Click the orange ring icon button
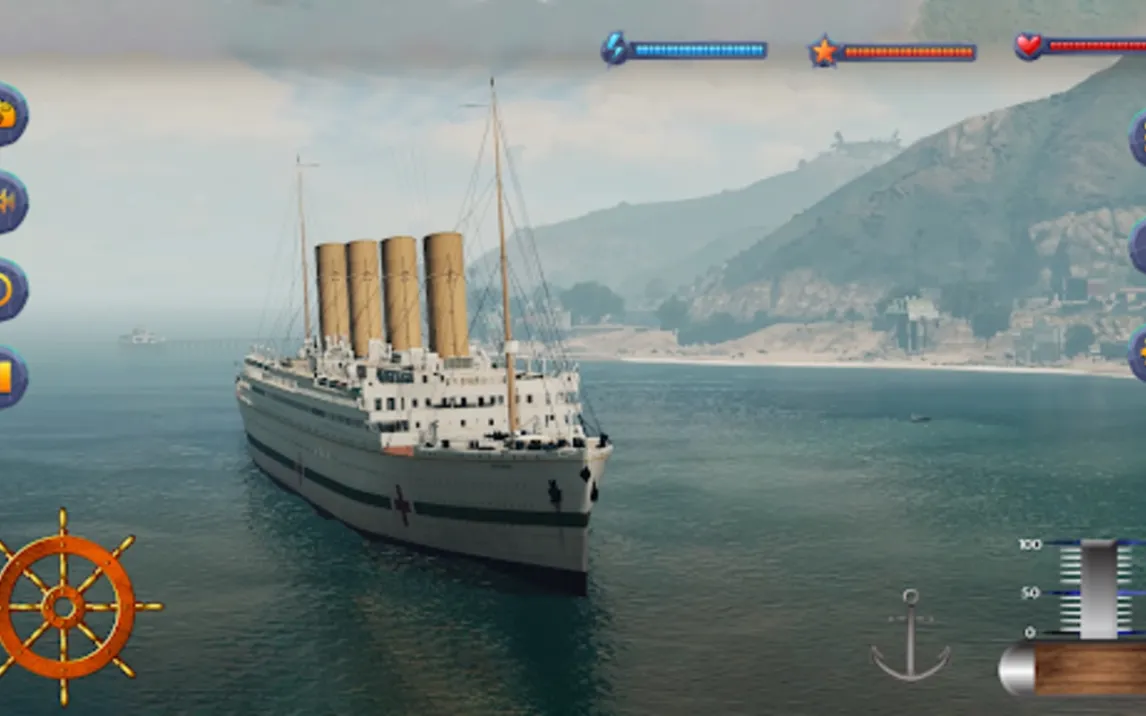1146x716 pixels. (9, 290)
